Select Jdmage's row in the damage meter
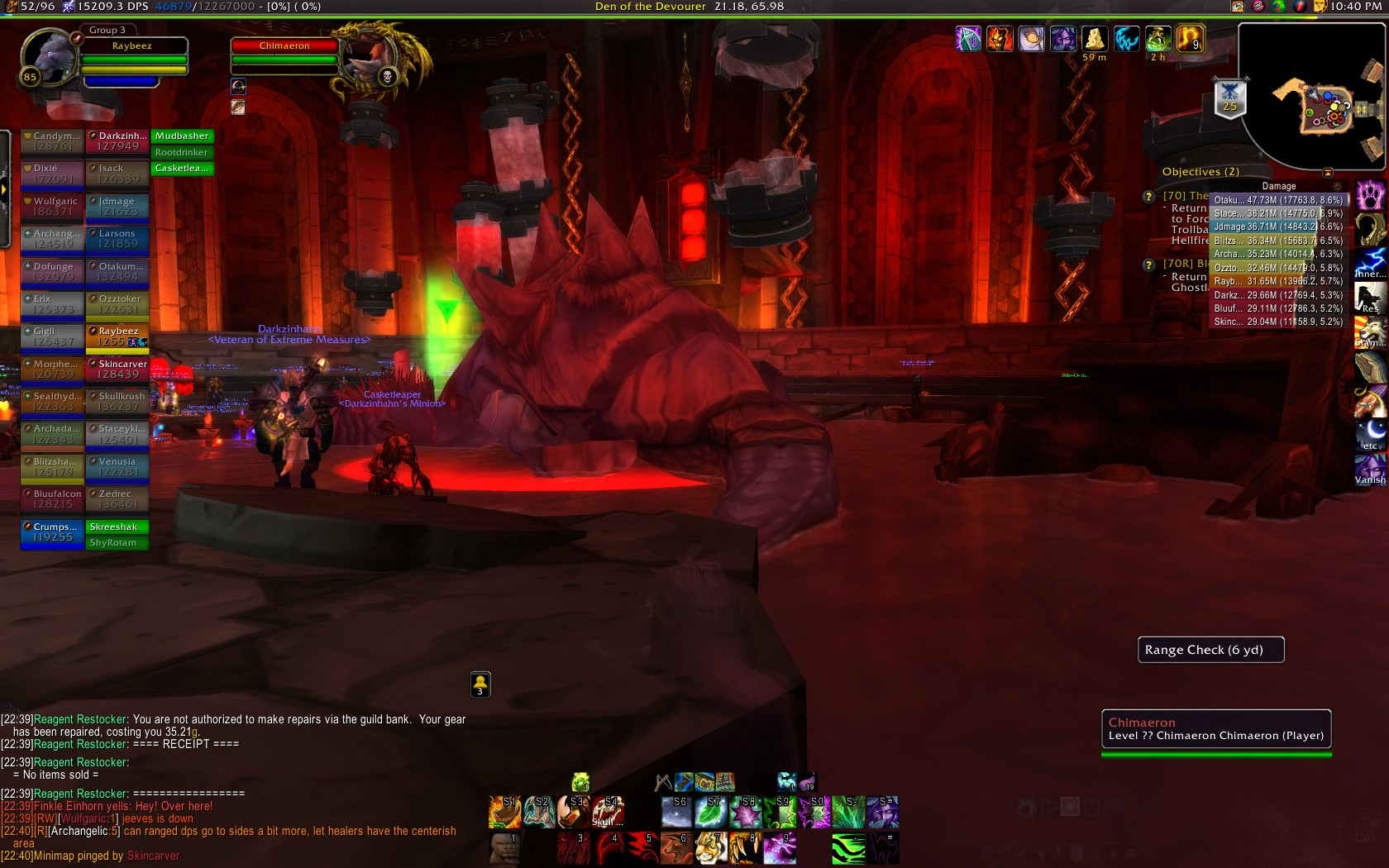 (x=1277, y=227)
